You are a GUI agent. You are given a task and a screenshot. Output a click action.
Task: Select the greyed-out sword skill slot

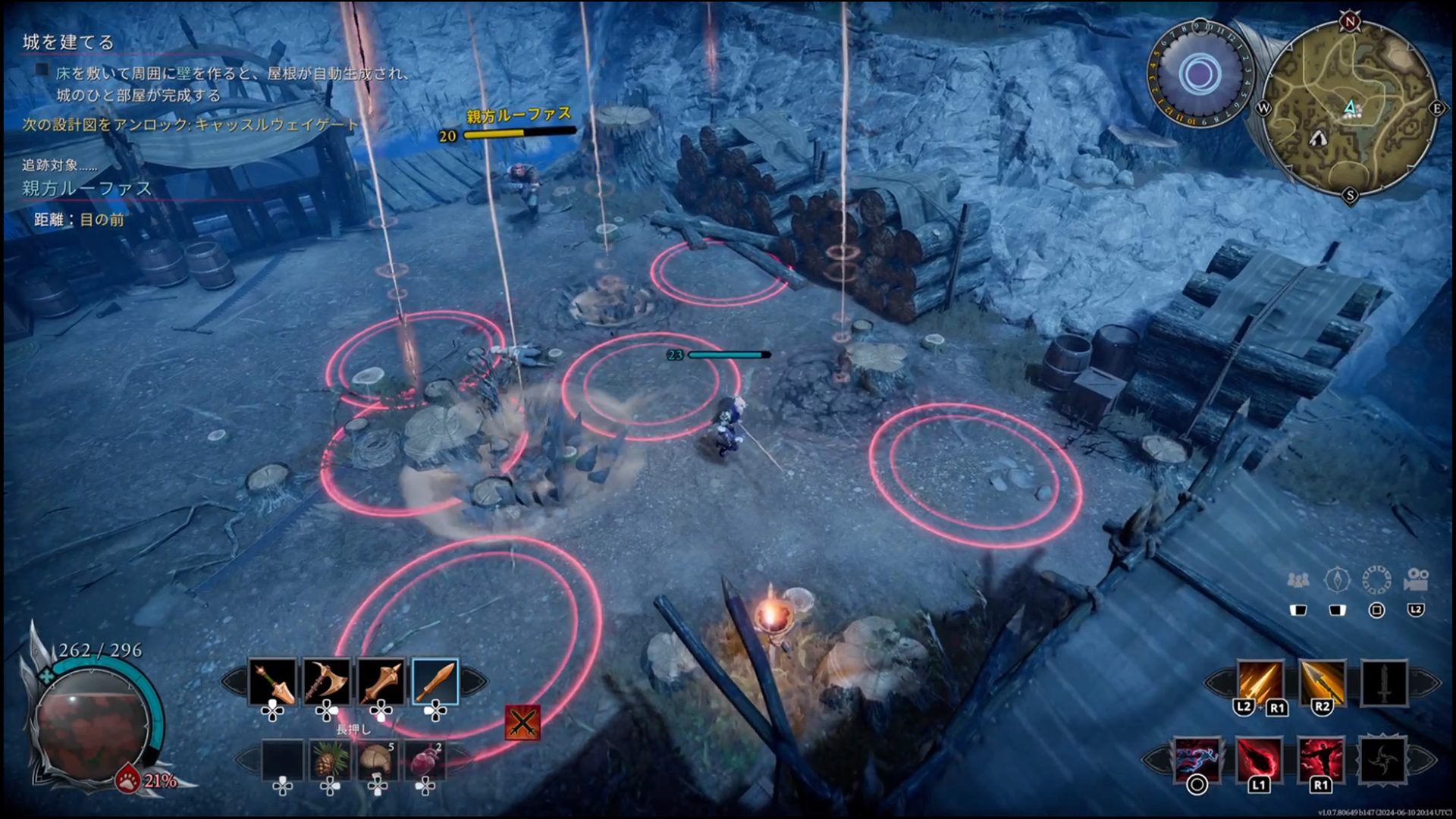coord(1384,683)
